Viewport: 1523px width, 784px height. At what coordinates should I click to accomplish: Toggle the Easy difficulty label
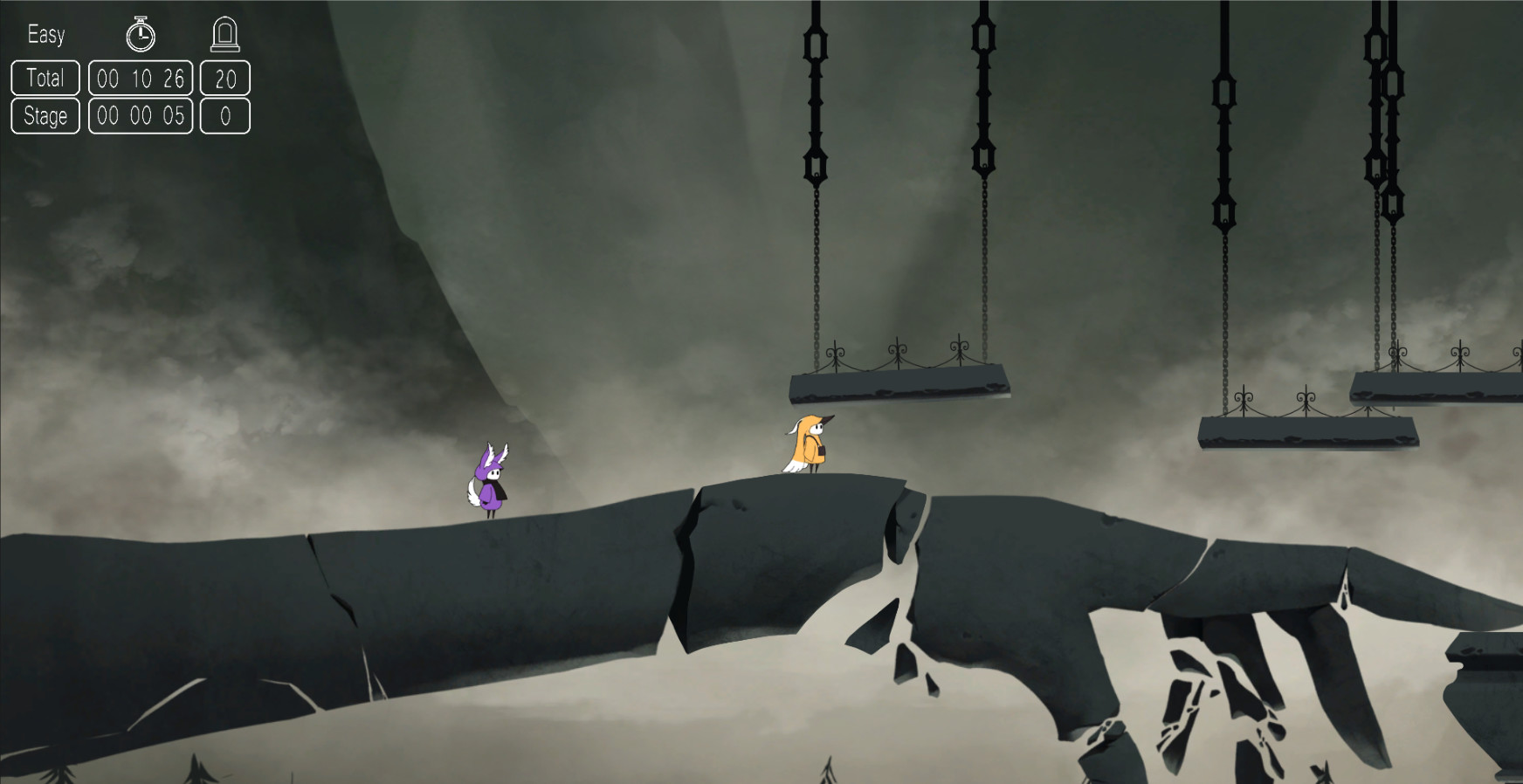(47, 35)
